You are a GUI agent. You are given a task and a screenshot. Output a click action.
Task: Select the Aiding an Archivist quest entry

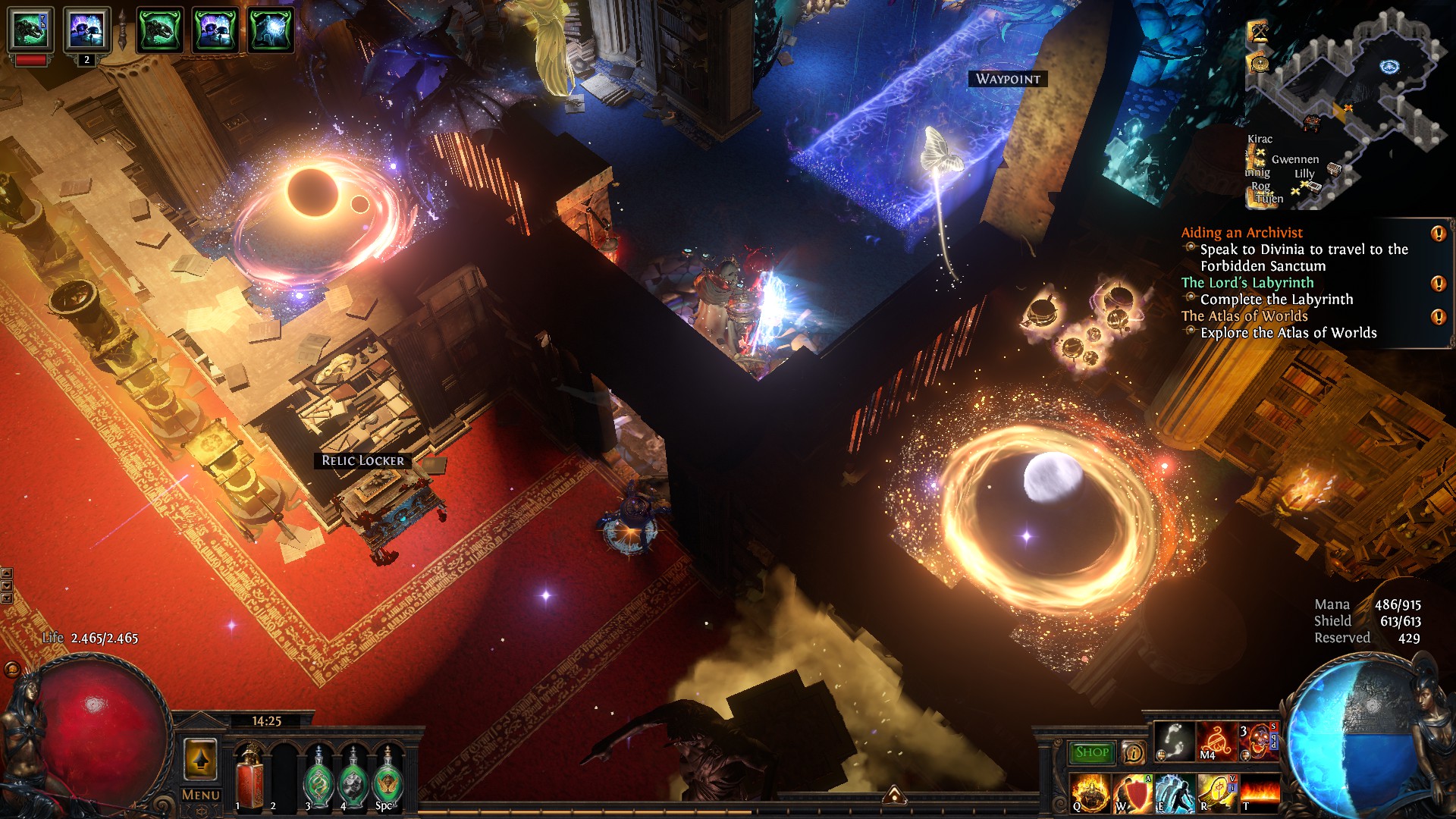(x=1241, y=233)
